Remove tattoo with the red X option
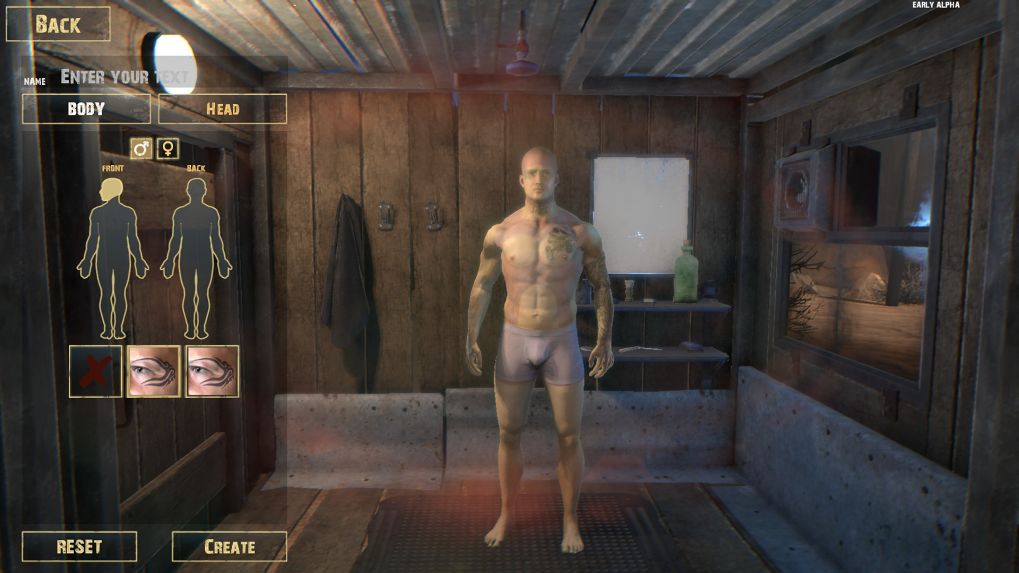Viewport: 1019px width, 573px height. coord(96,371)
